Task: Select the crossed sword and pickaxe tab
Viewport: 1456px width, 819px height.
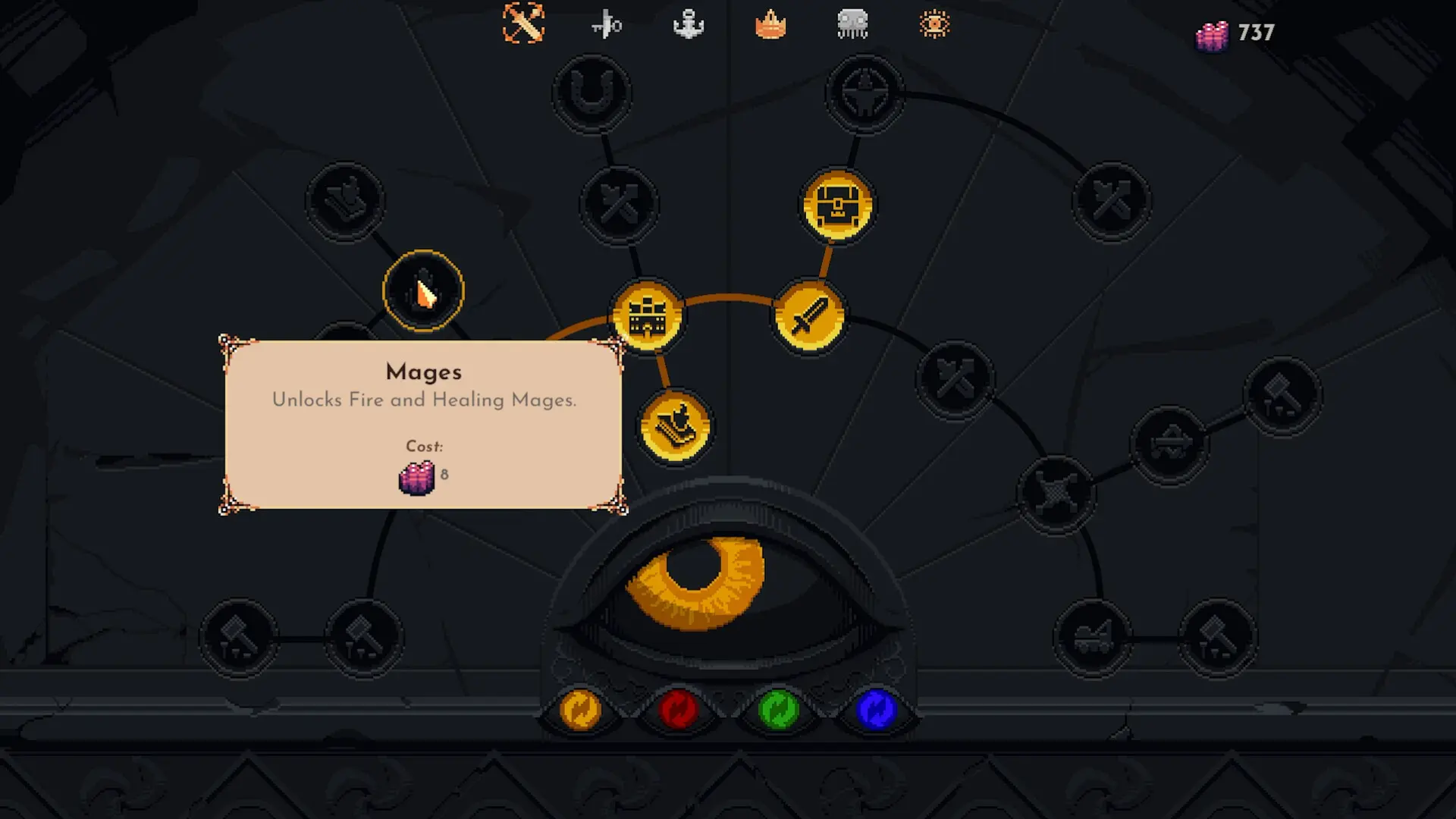Action: [523, 24]
